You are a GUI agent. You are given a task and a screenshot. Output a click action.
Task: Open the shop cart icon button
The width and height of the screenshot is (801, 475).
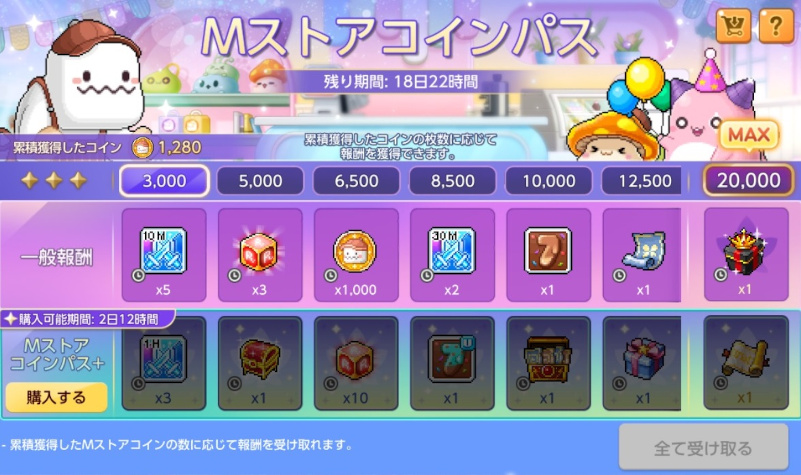coord(733,27)
